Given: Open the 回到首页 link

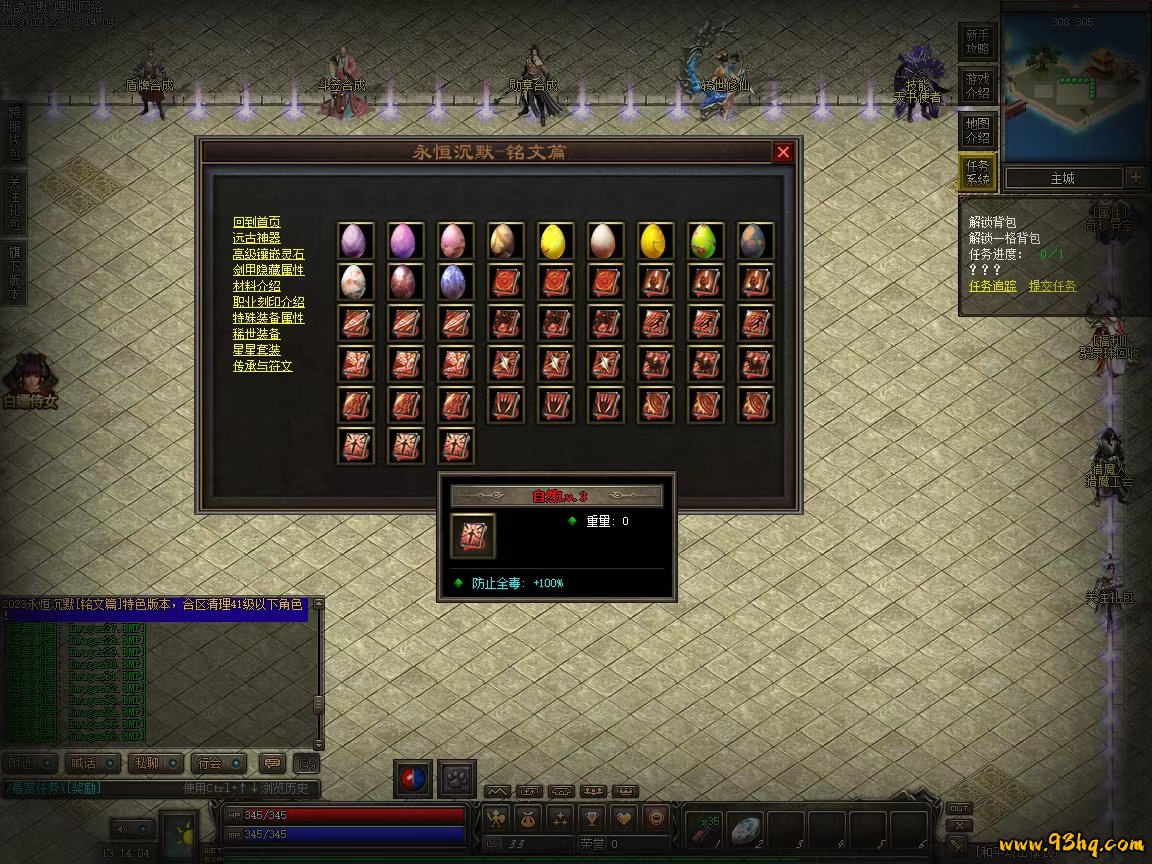Looking at the screenshot, I should (256, 222).
